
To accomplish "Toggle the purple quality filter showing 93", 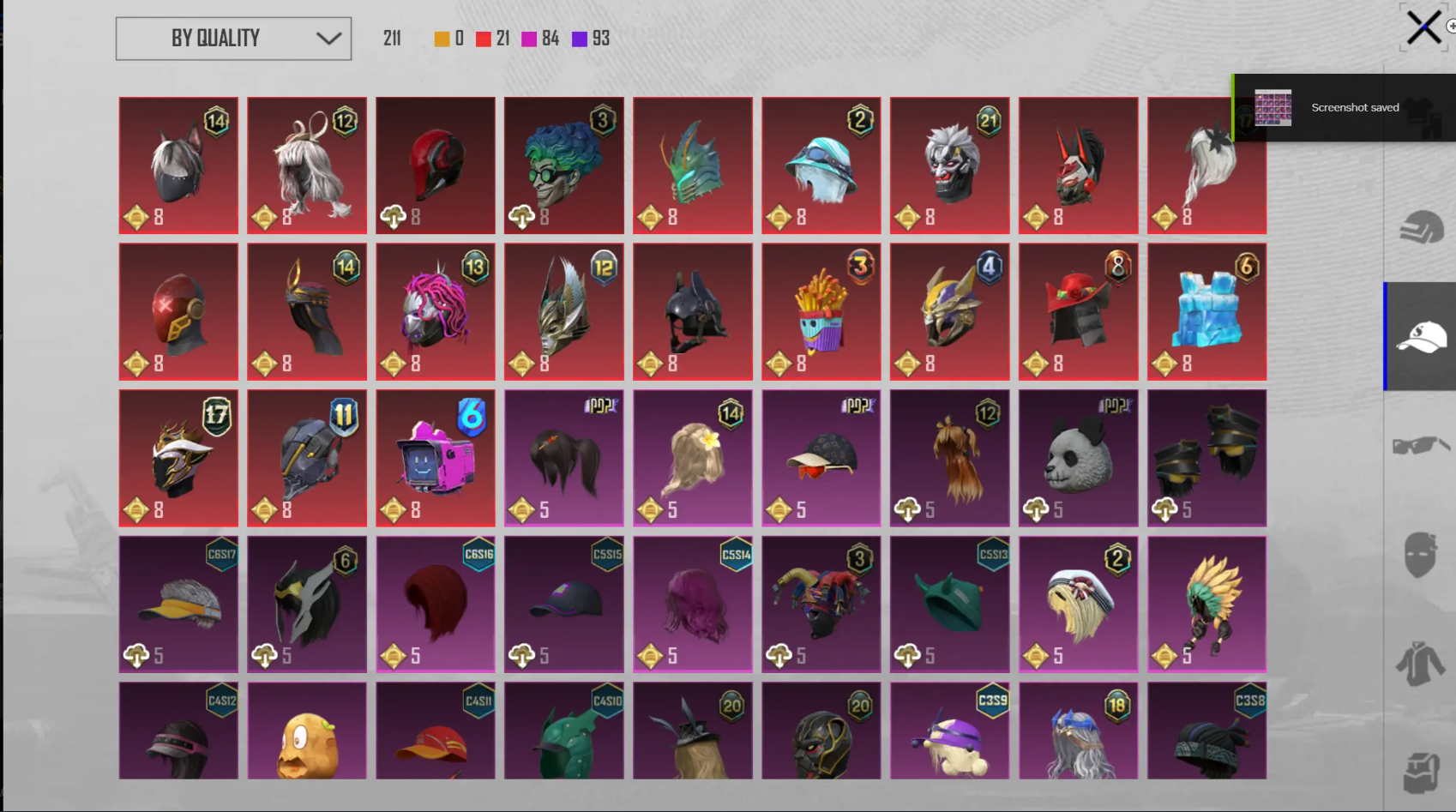I will click(x=579, y=38).
